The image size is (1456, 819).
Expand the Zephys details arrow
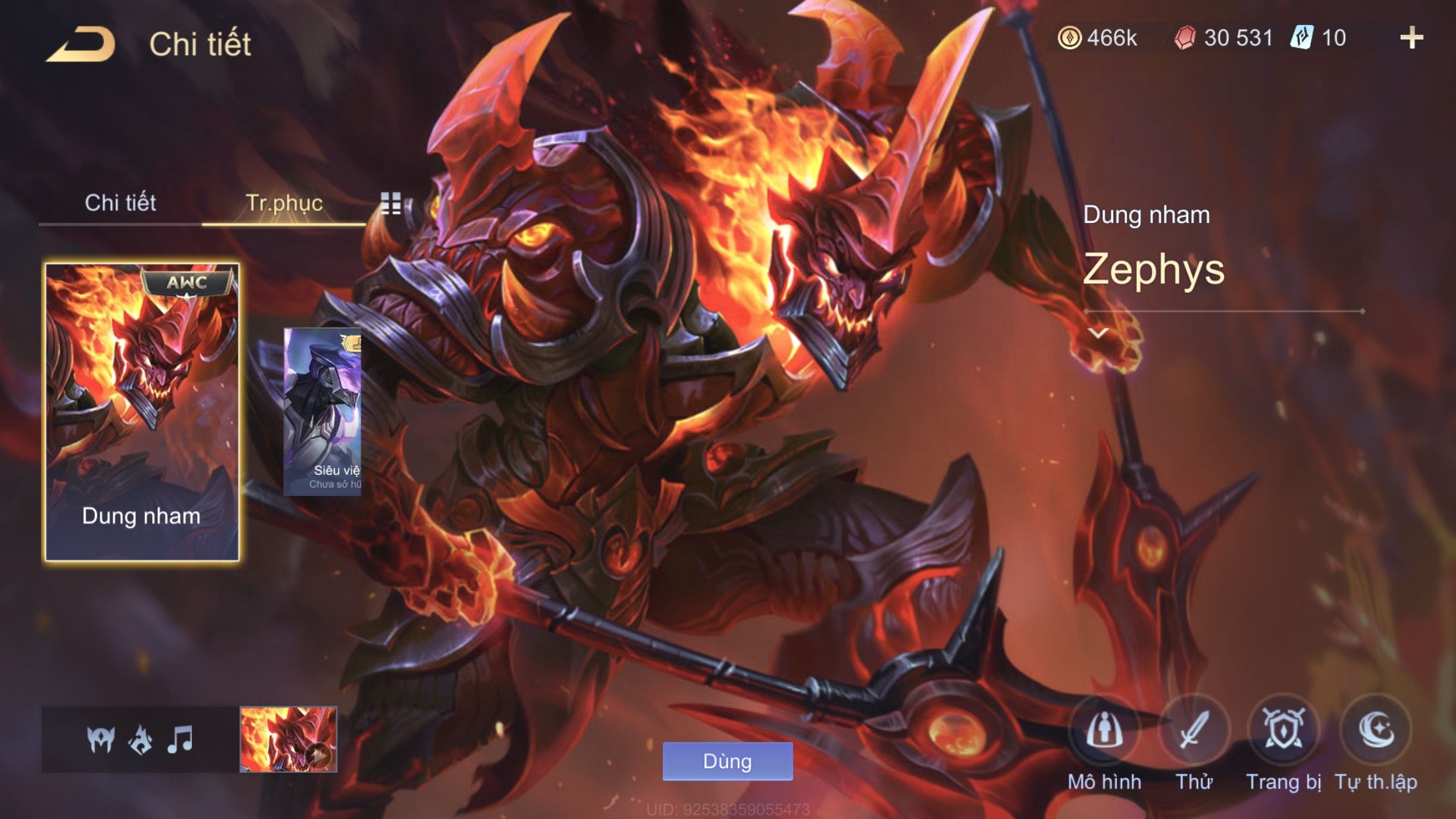coord(1098,333)
